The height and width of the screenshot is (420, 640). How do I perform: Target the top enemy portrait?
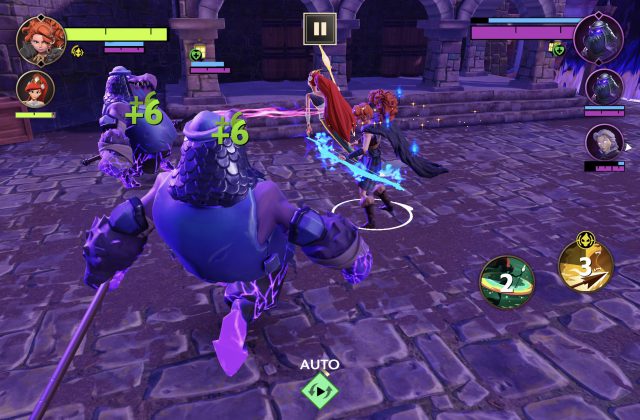pyautogui.click(x=598, y=38)
